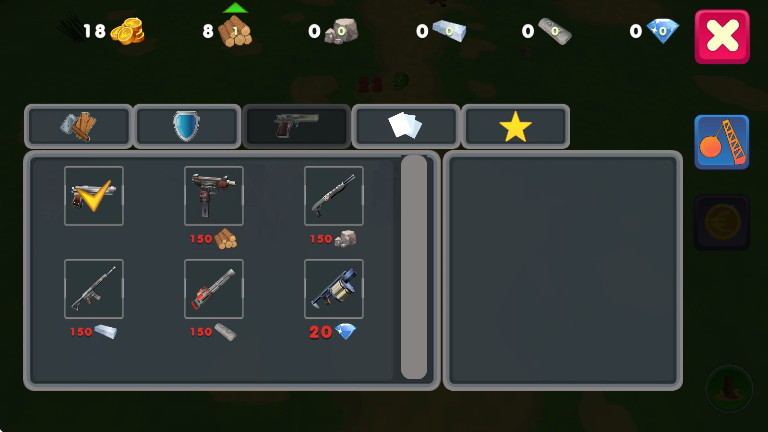Screen dimensions: 768x432
Task: Pick the shotgun costing 150 stone
Action: (334, 196)
